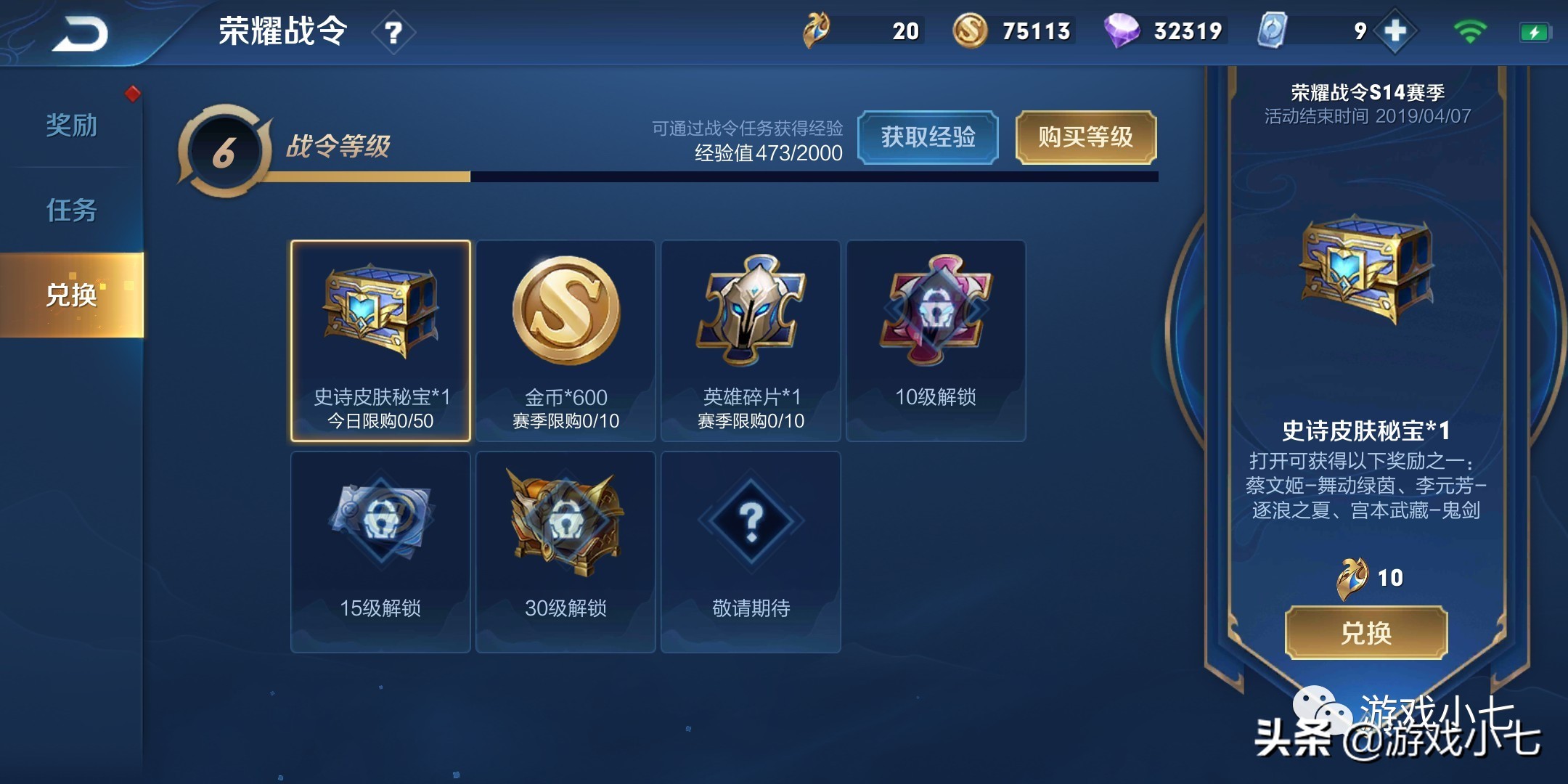Switch to the 任务 tab

73,212
